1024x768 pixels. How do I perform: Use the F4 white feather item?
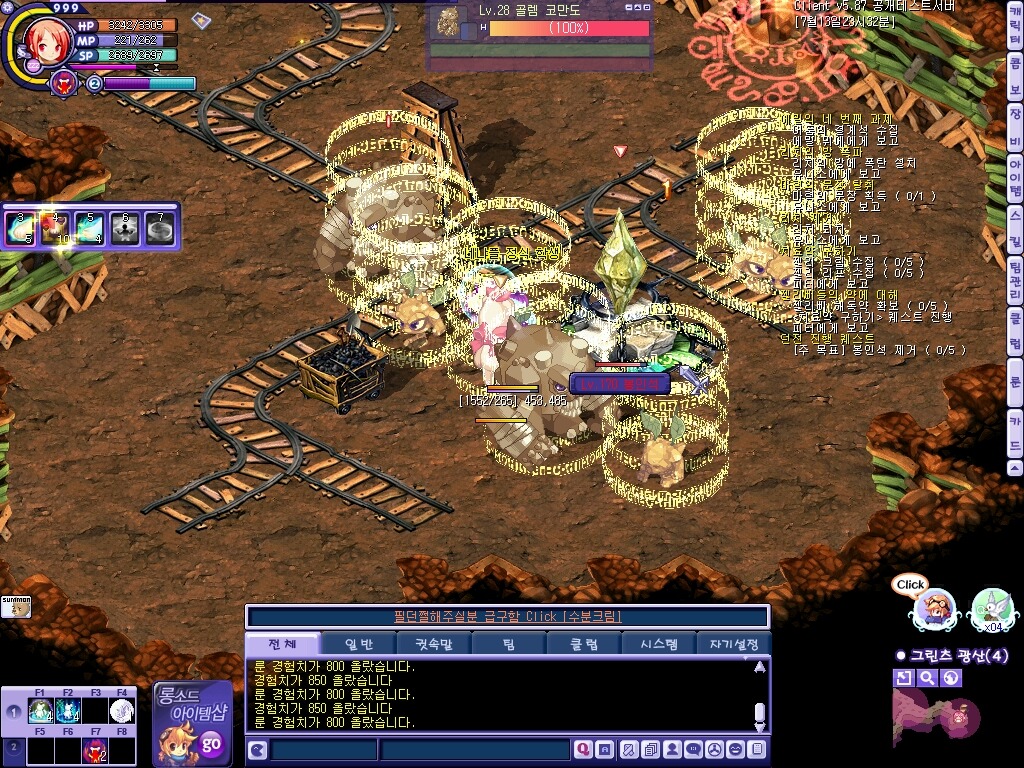[121, 711]
